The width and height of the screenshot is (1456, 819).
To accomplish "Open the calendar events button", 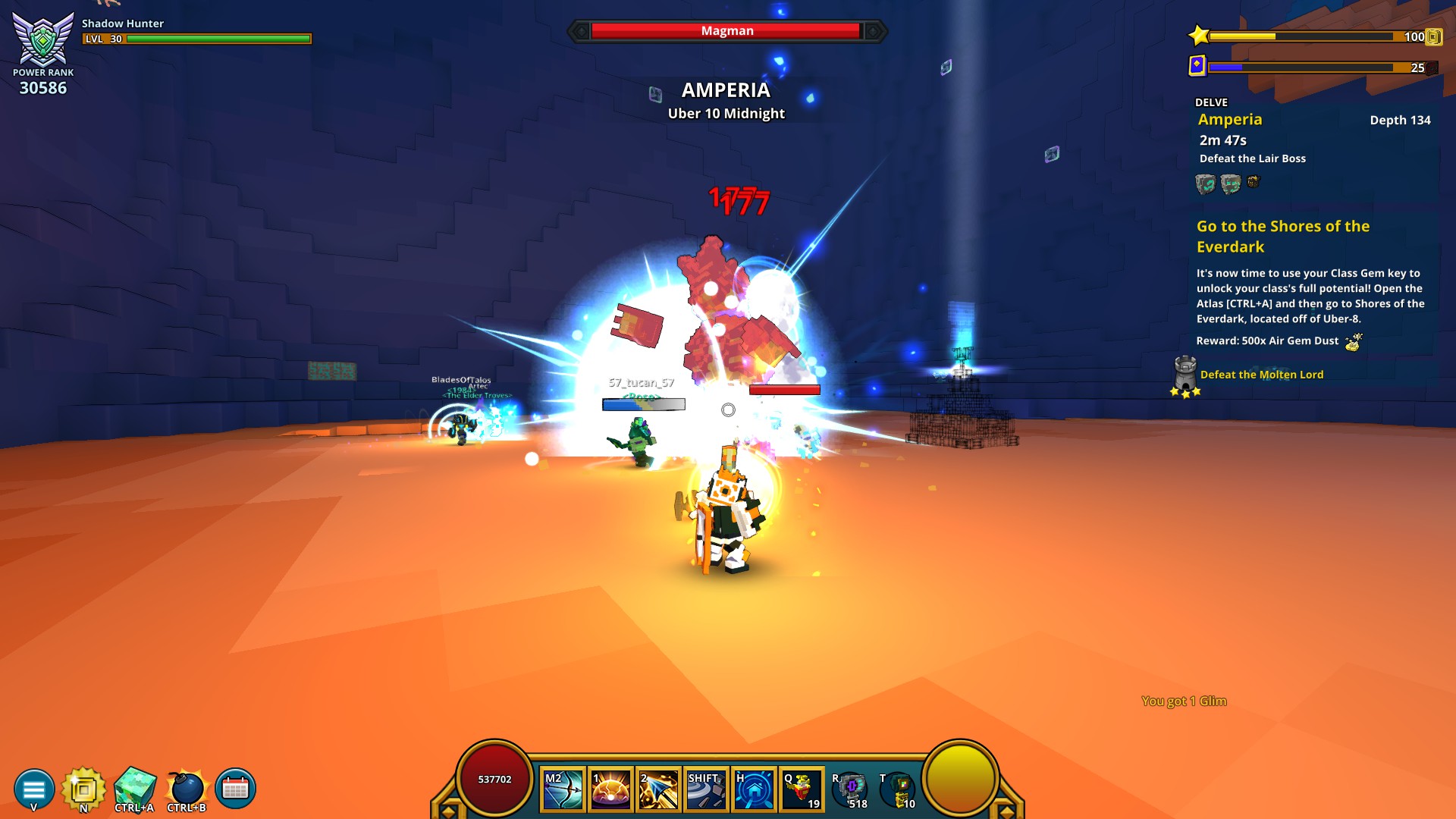I will (235, 789).
